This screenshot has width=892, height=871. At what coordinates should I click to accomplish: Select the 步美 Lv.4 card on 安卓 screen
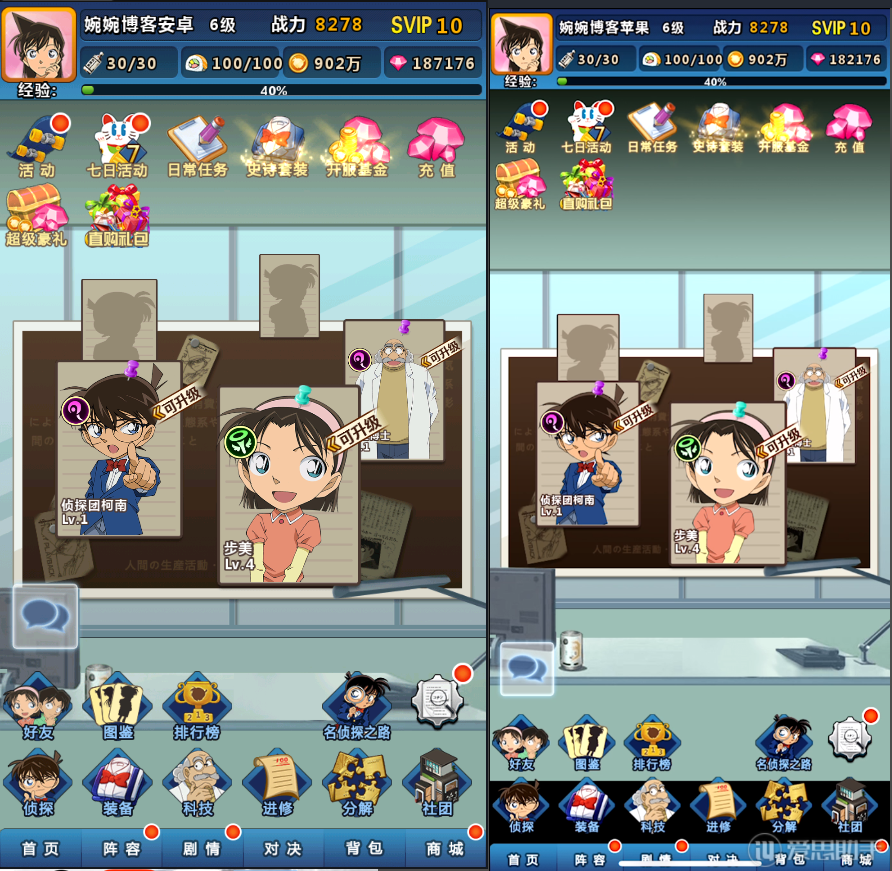click(x=288, y=485)
